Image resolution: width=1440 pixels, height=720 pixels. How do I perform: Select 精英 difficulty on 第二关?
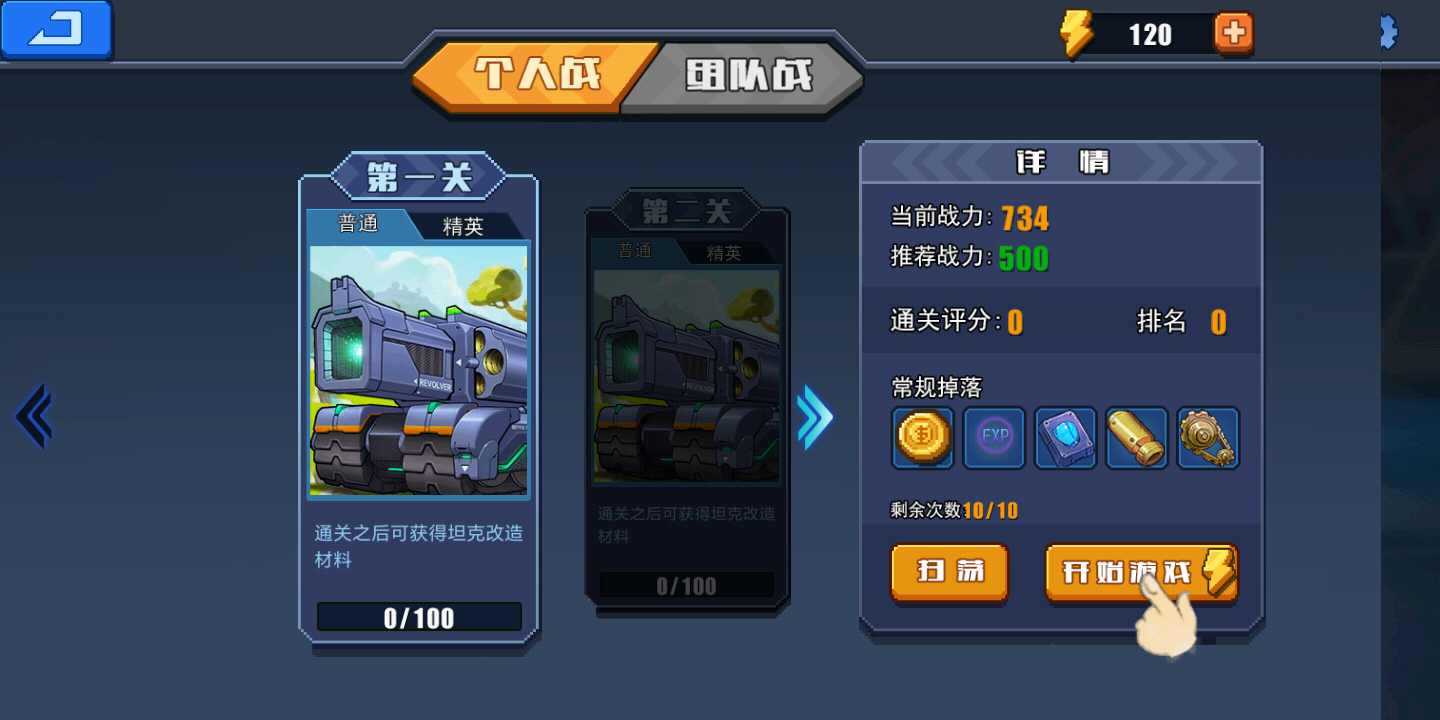(723, 252)
